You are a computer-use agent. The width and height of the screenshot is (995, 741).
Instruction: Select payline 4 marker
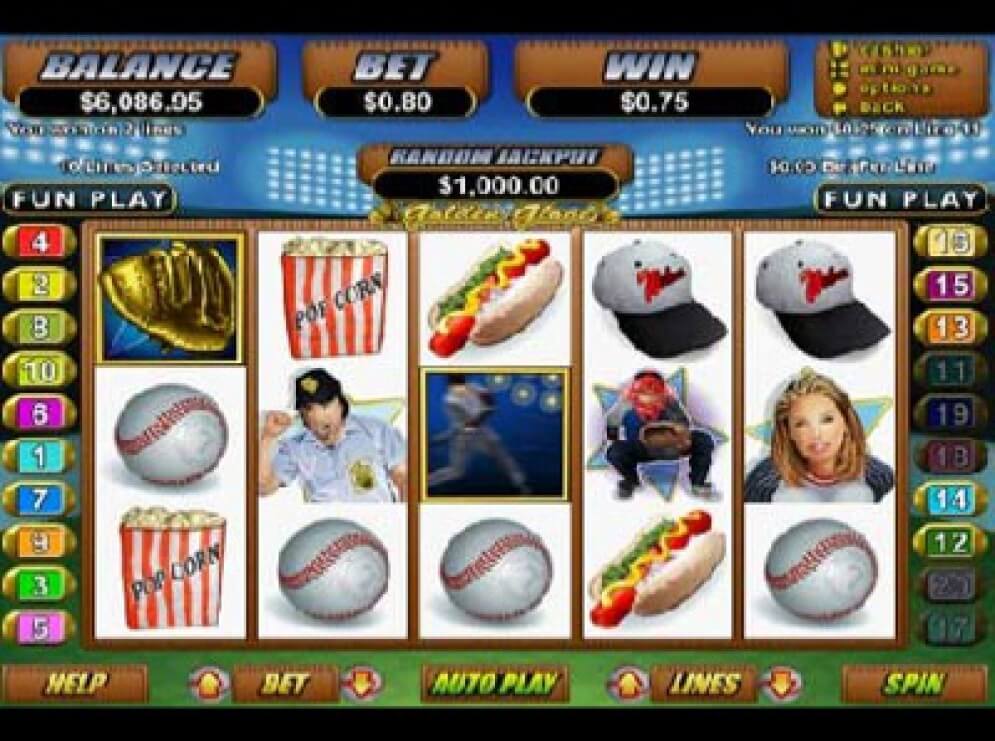(x=40, y=242)
